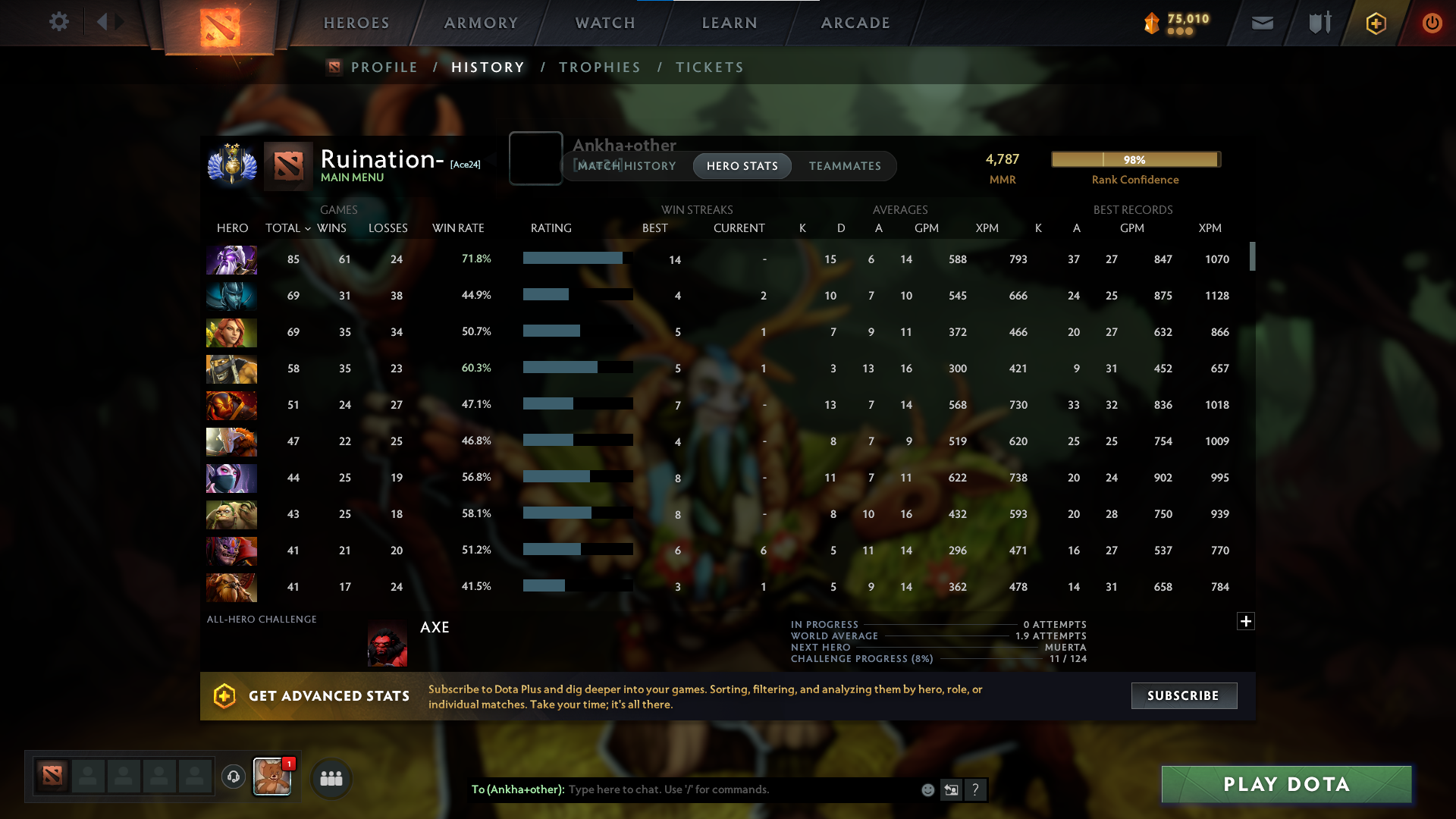This screenshot has width=1456, height=819.
Task: Open Dota Plus via the gold hexagon icon
Action: click(1375, 23)
